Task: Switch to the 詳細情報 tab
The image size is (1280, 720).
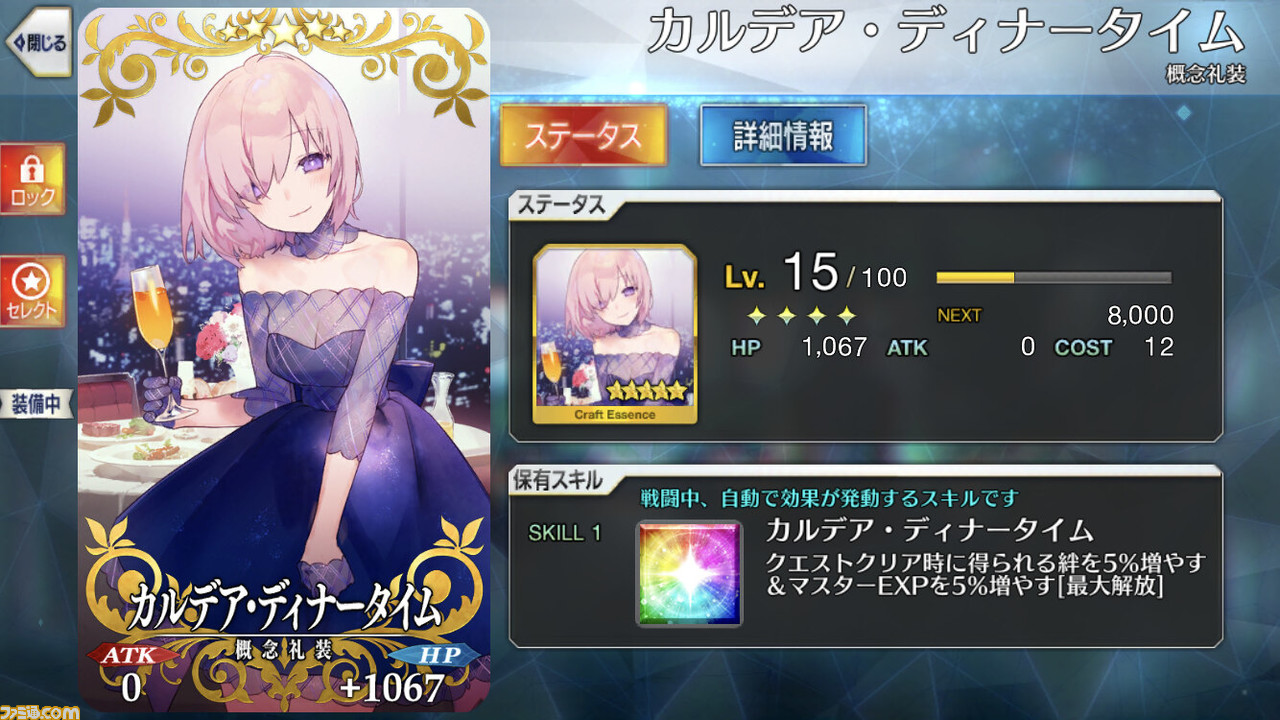Action: point(783,135)
